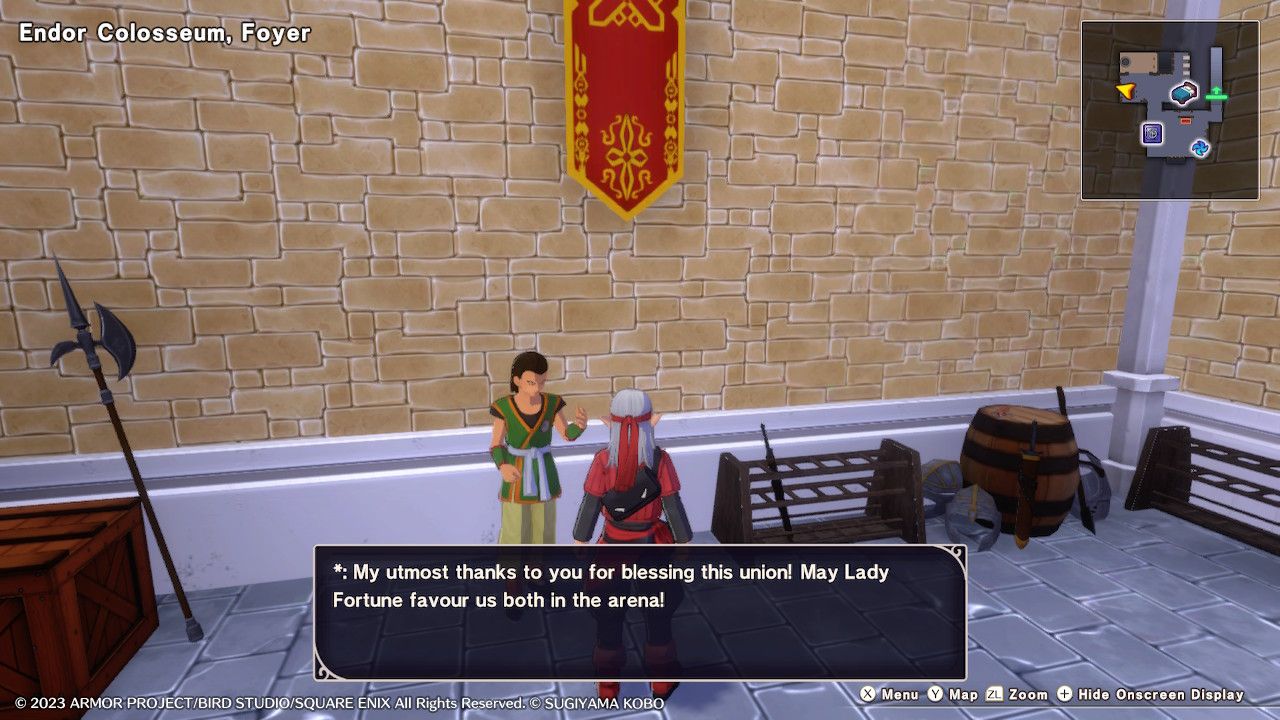
Task: Select the green up-arrow stairs marker
Action: point(1216,94)
